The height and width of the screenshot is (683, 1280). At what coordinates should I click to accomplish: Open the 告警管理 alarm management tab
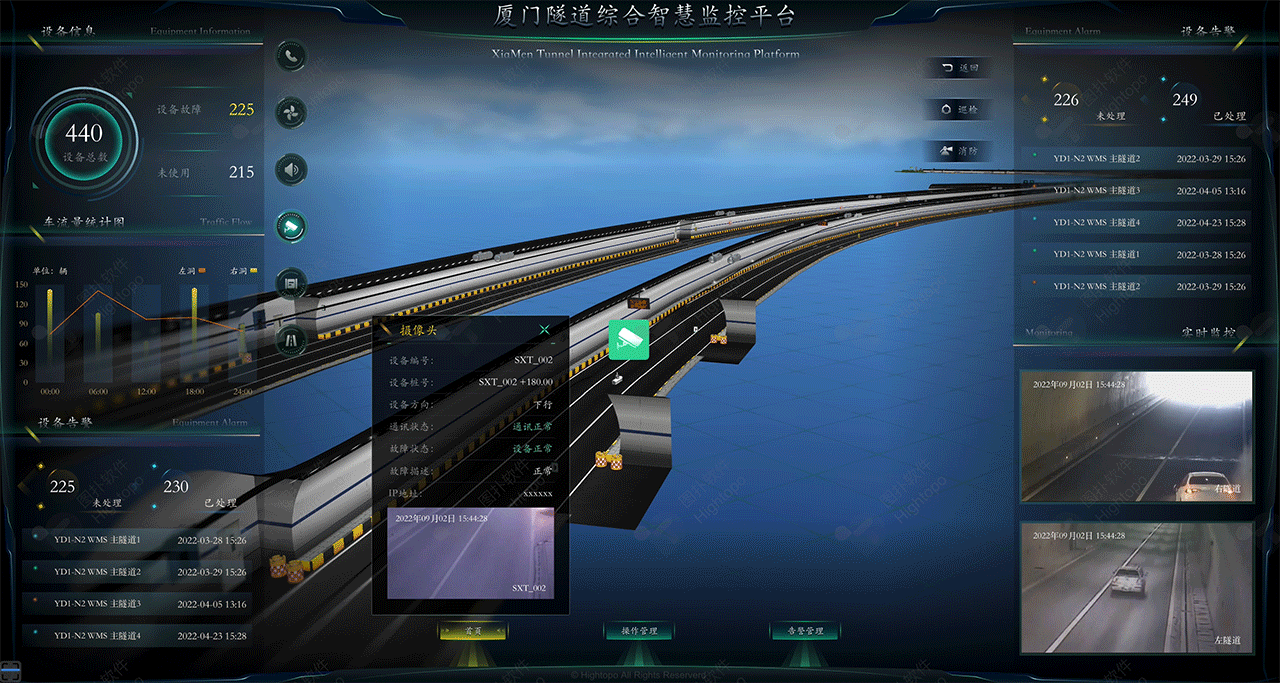tap(805, 631)
